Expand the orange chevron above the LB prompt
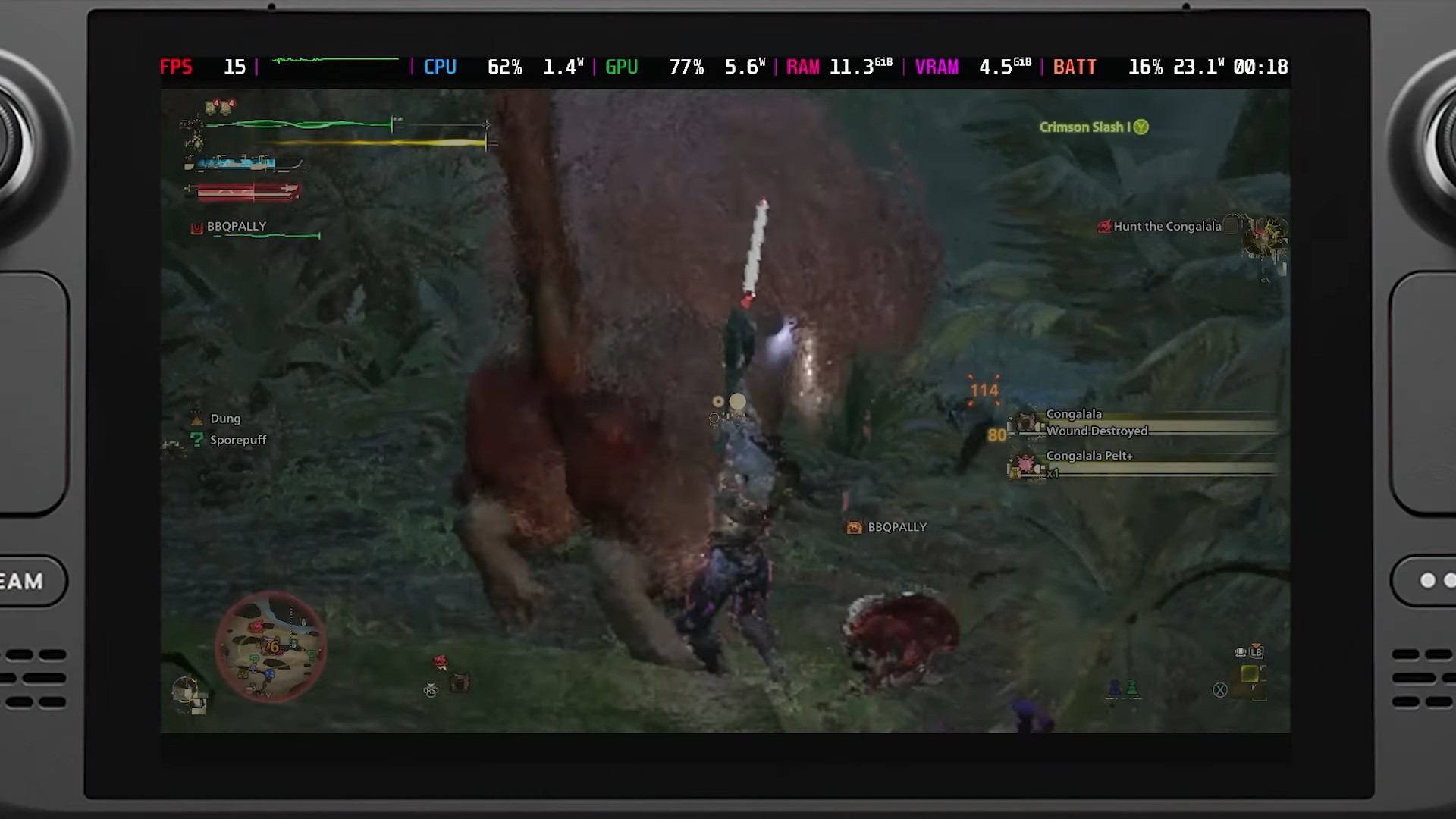The height and width of the screenshot is (819, 1456). (1256, 645)
